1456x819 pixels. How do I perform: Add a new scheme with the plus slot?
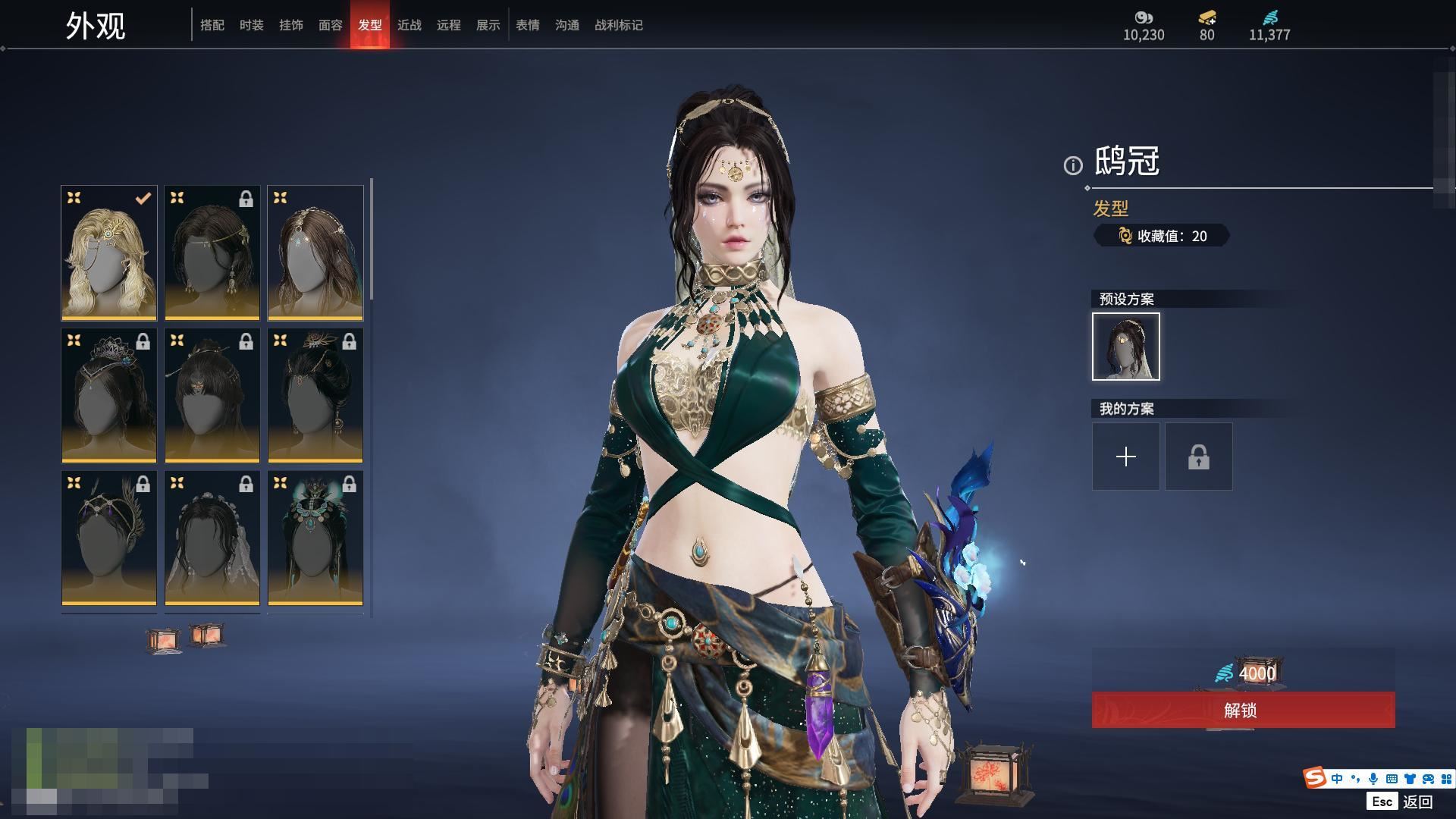click(x=1126, y=457)
